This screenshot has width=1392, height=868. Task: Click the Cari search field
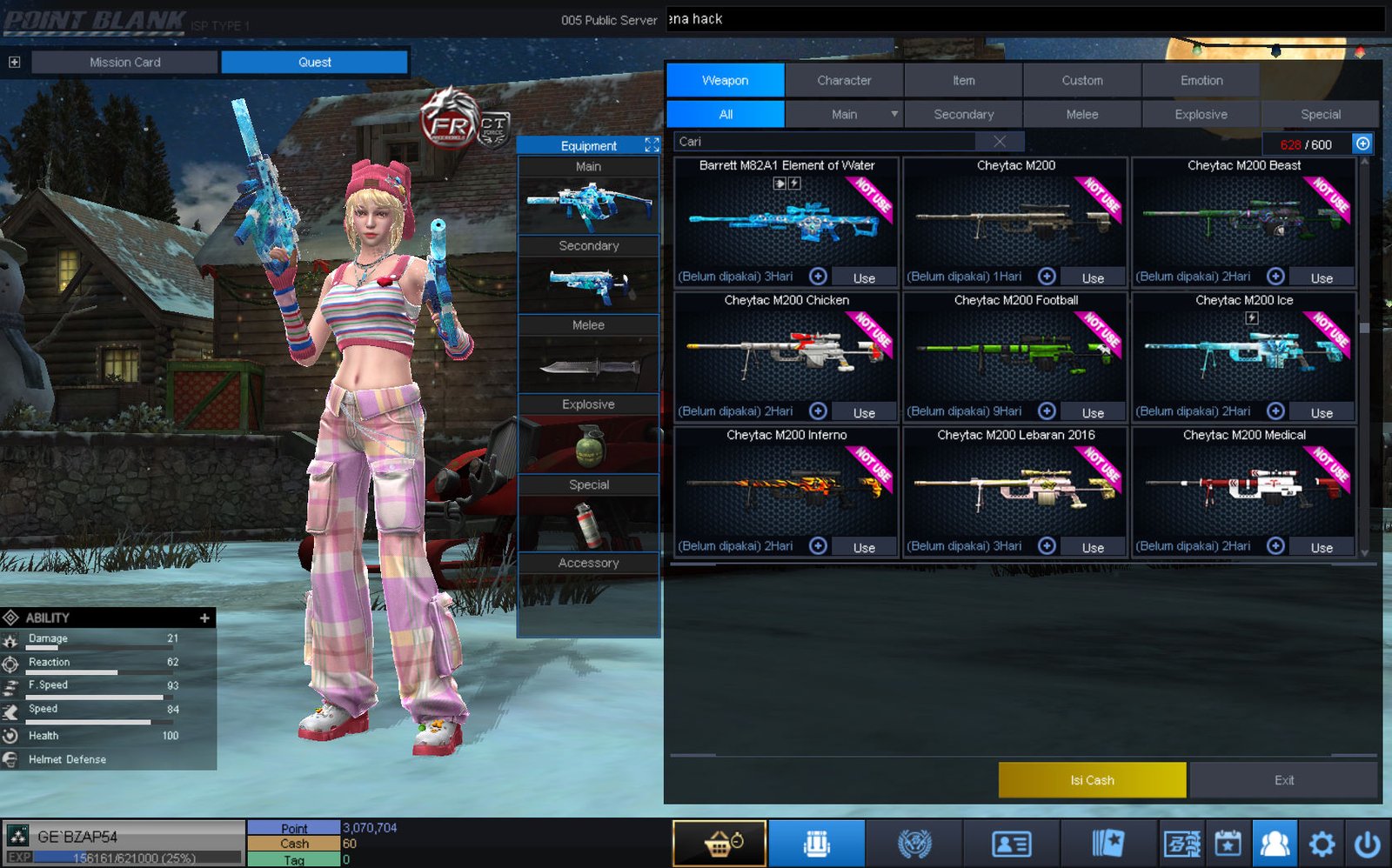pyautogui.click(x=826, y=142)
